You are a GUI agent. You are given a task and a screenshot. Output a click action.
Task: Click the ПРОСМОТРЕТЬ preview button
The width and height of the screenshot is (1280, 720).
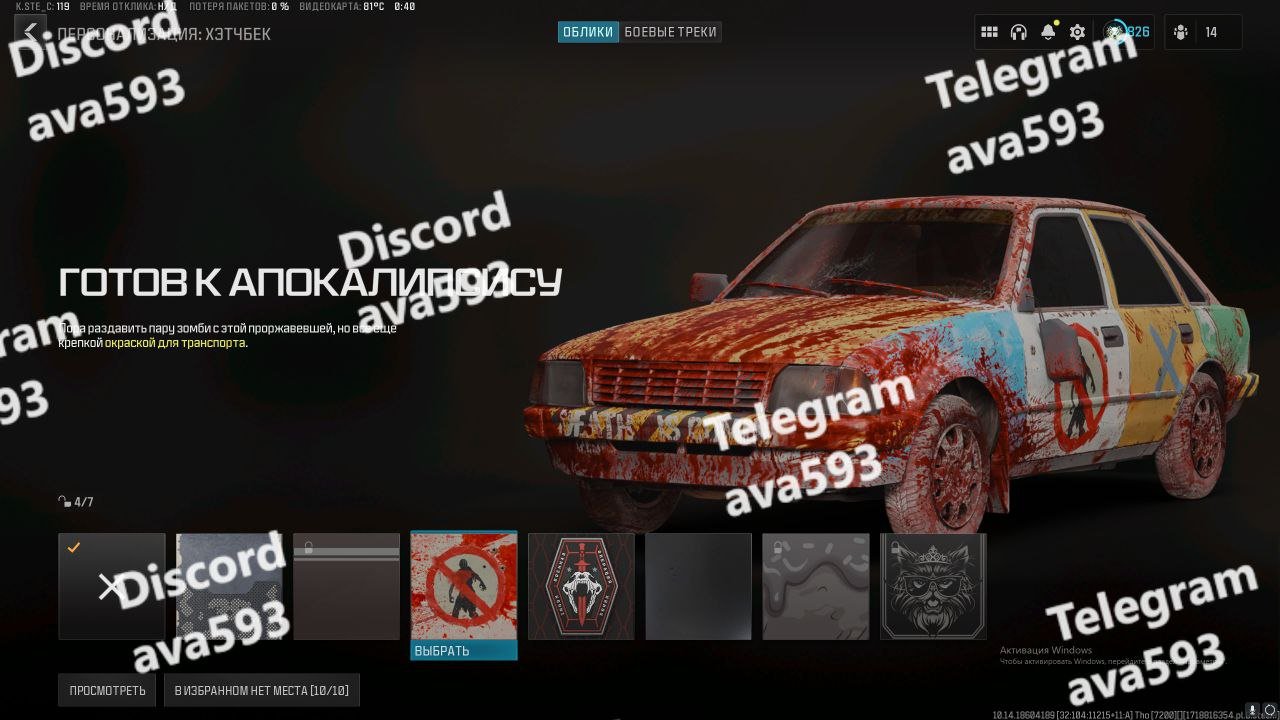point(107,690)
